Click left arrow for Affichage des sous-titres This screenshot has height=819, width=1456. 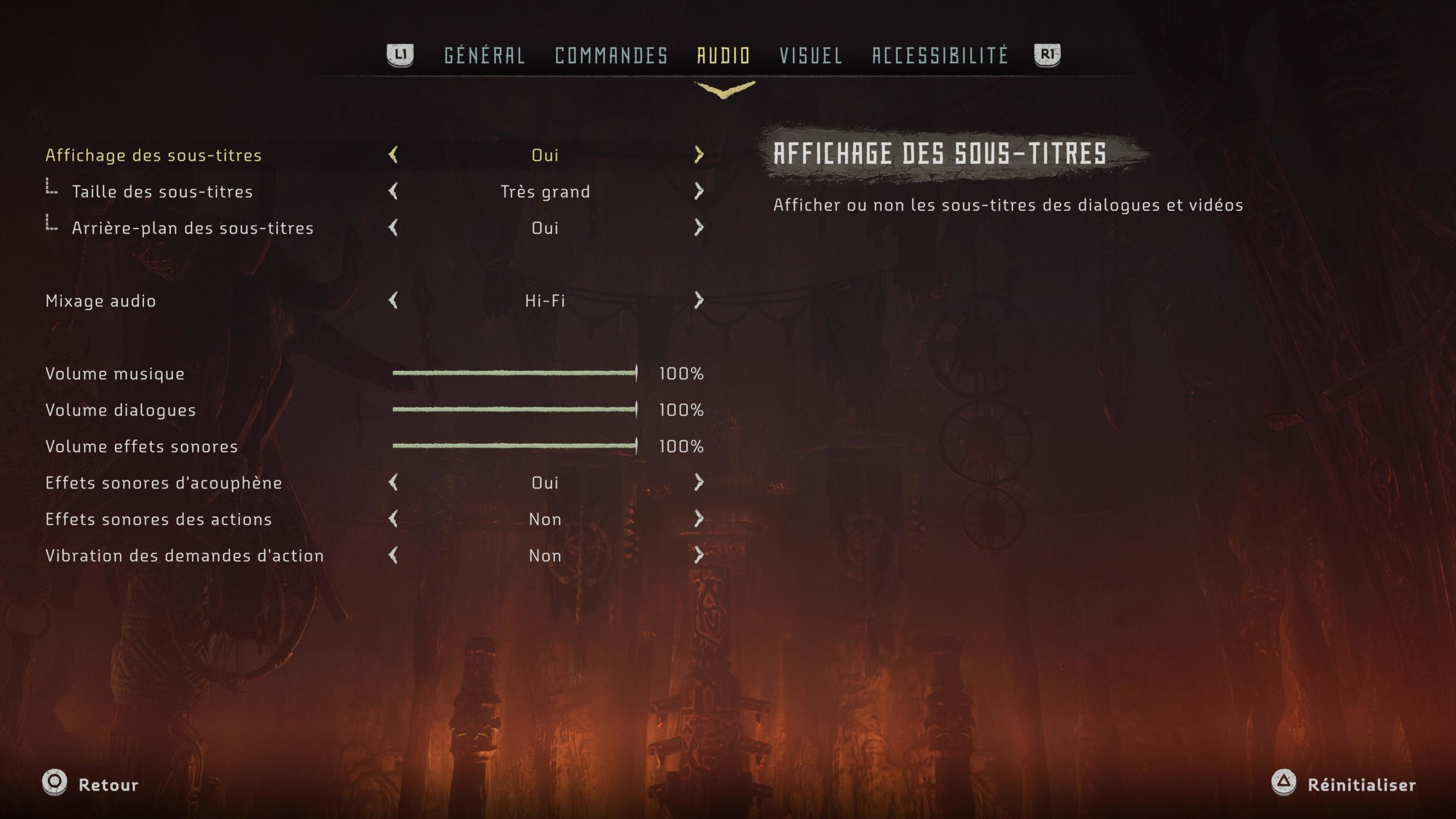pyautogui.click(x=393, y=155)
